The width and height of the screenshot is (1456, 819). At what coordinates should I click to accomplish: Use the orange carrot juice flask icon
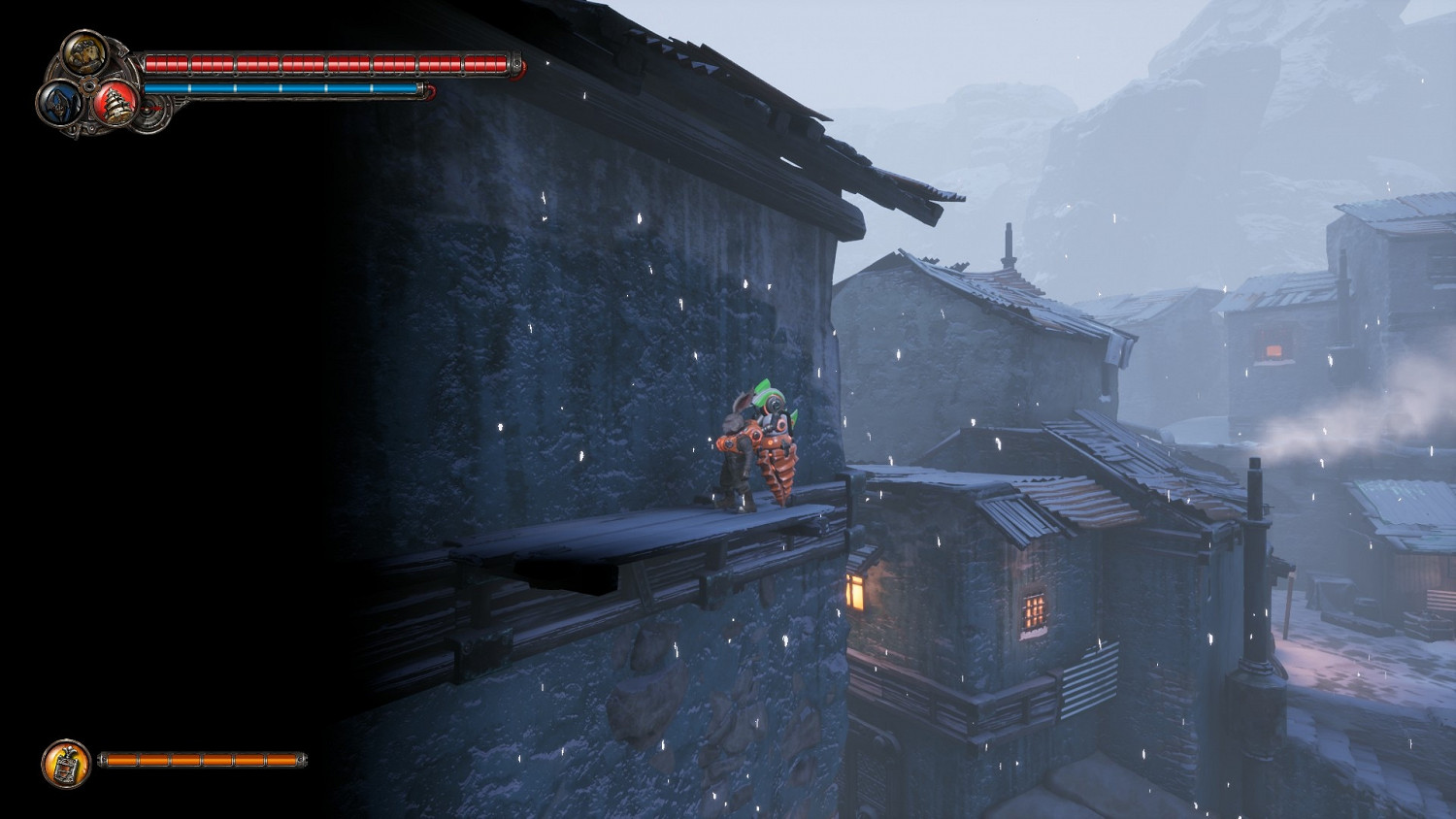66,764
